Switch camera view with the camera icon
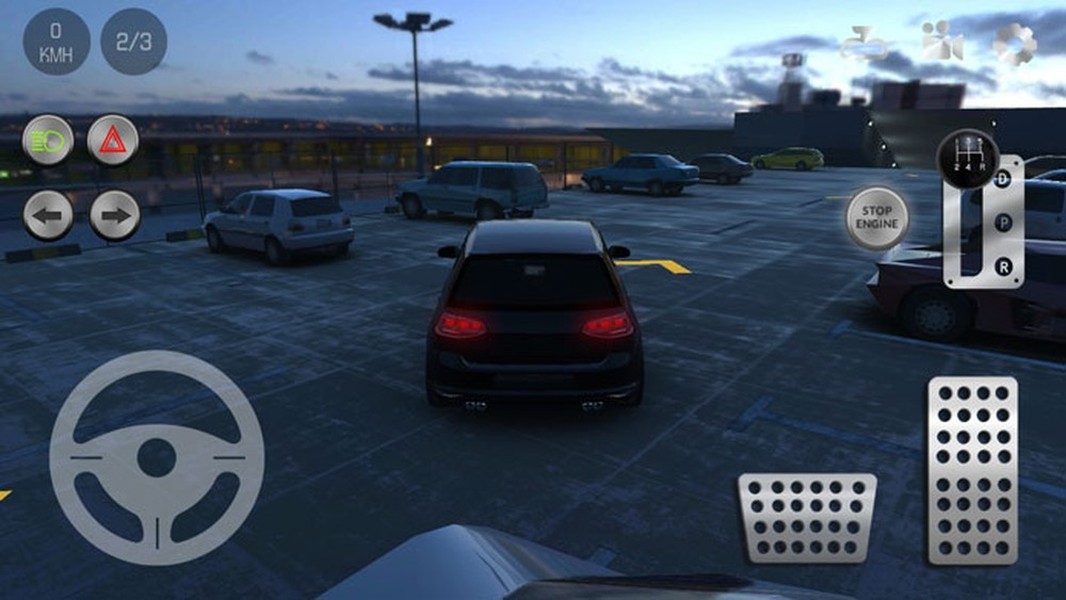This screenshot has height=600, width=1066. [x=941, y=43]
